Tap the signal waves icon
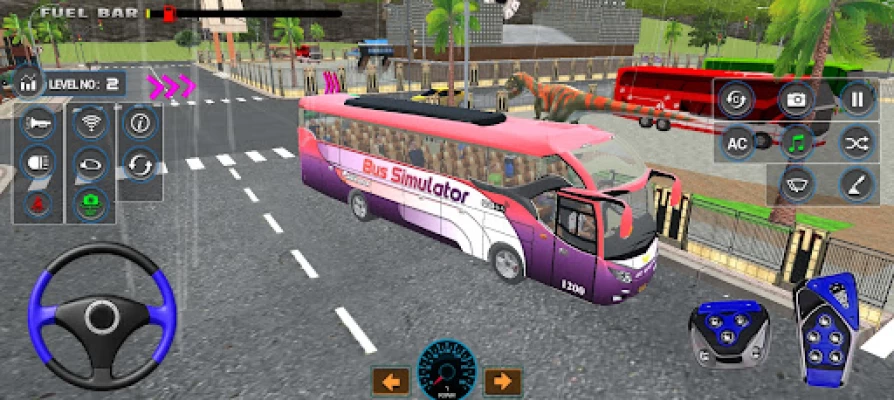 [90, 124]
